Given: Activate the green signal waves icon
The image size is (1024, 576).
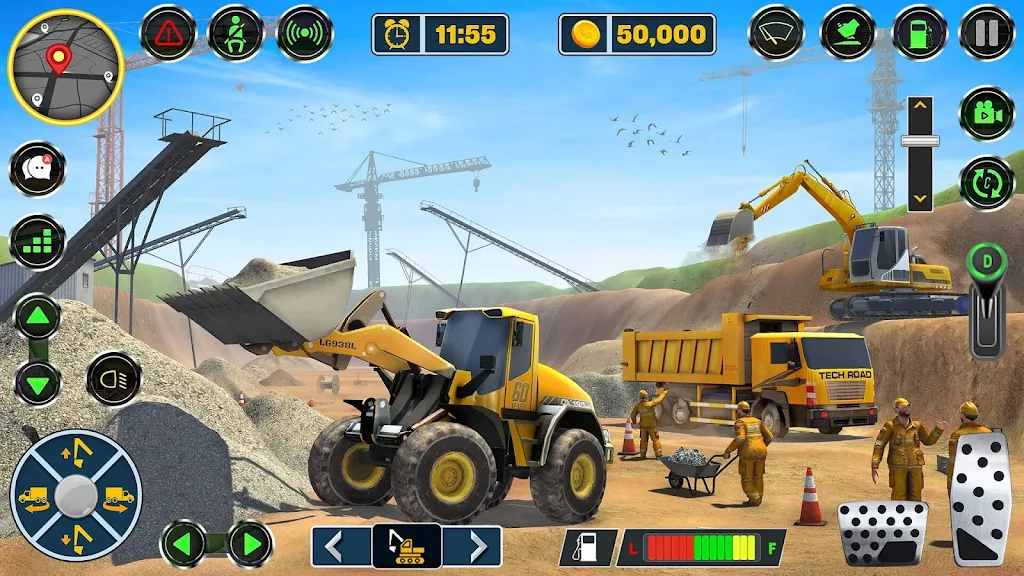Looking at the screenshot, I should [304, 33].
